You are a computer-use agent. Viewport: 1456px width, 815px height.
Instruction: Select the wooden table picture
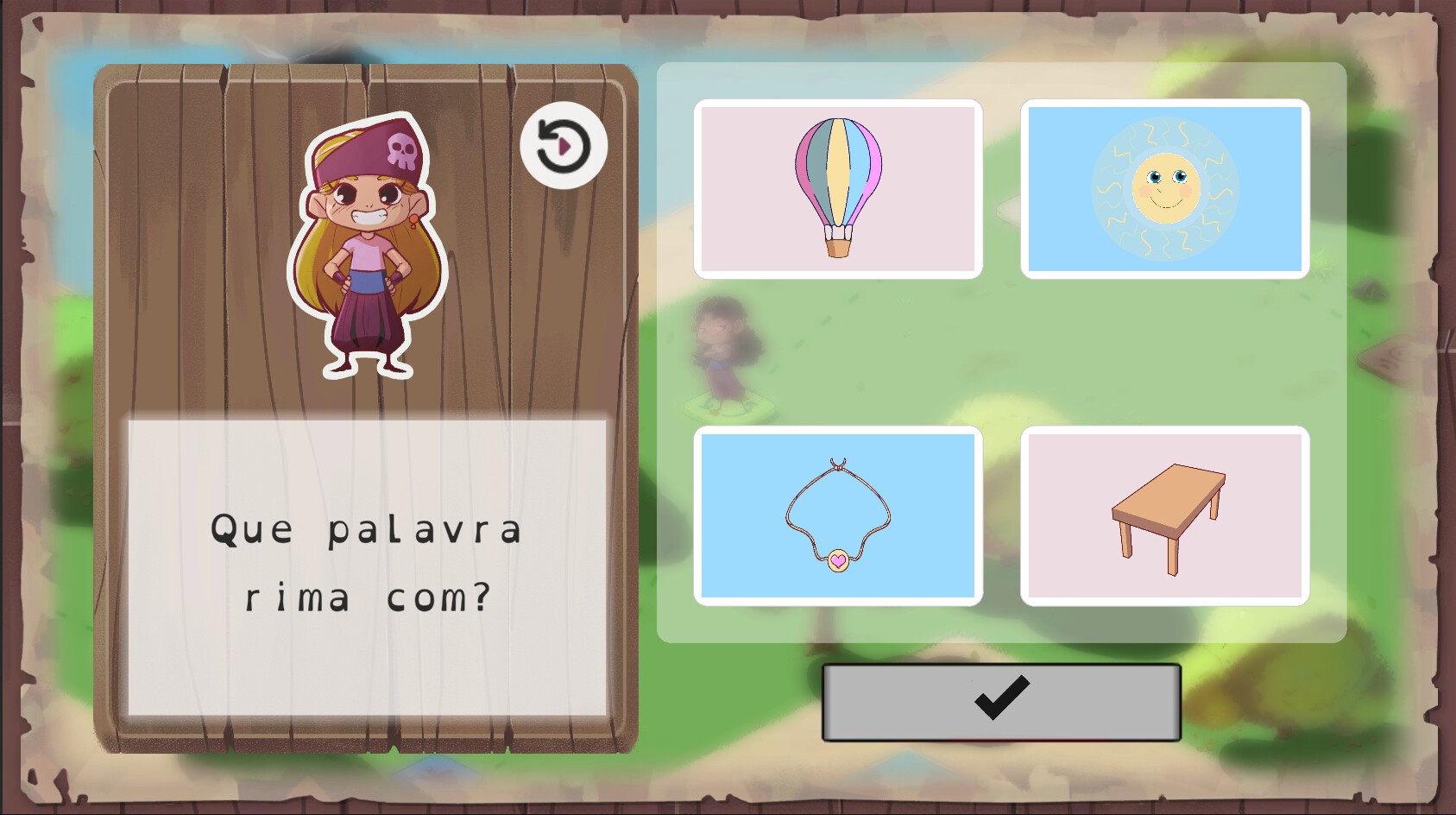tap(1166, 516)
